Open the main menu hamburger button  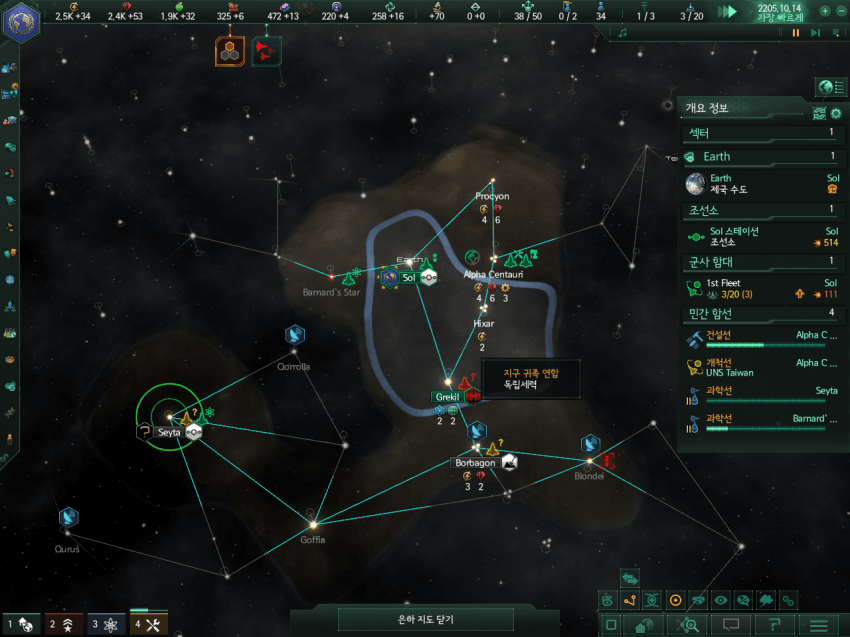pos(818,625)
